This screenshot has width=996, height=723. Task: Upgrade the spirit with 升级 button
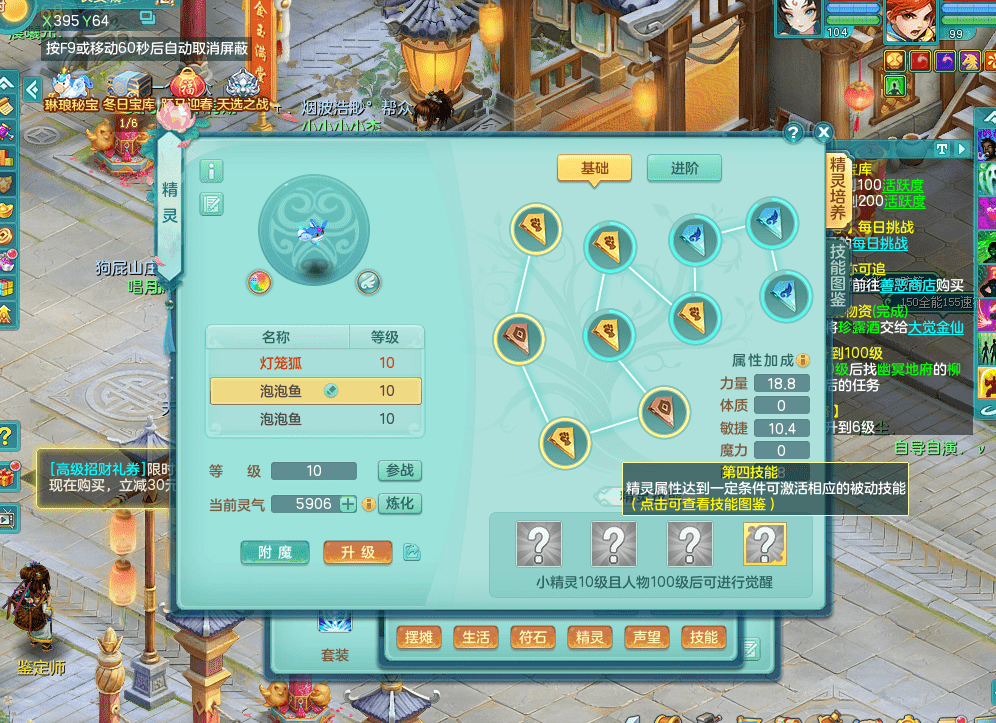click(x=357, y=552)
